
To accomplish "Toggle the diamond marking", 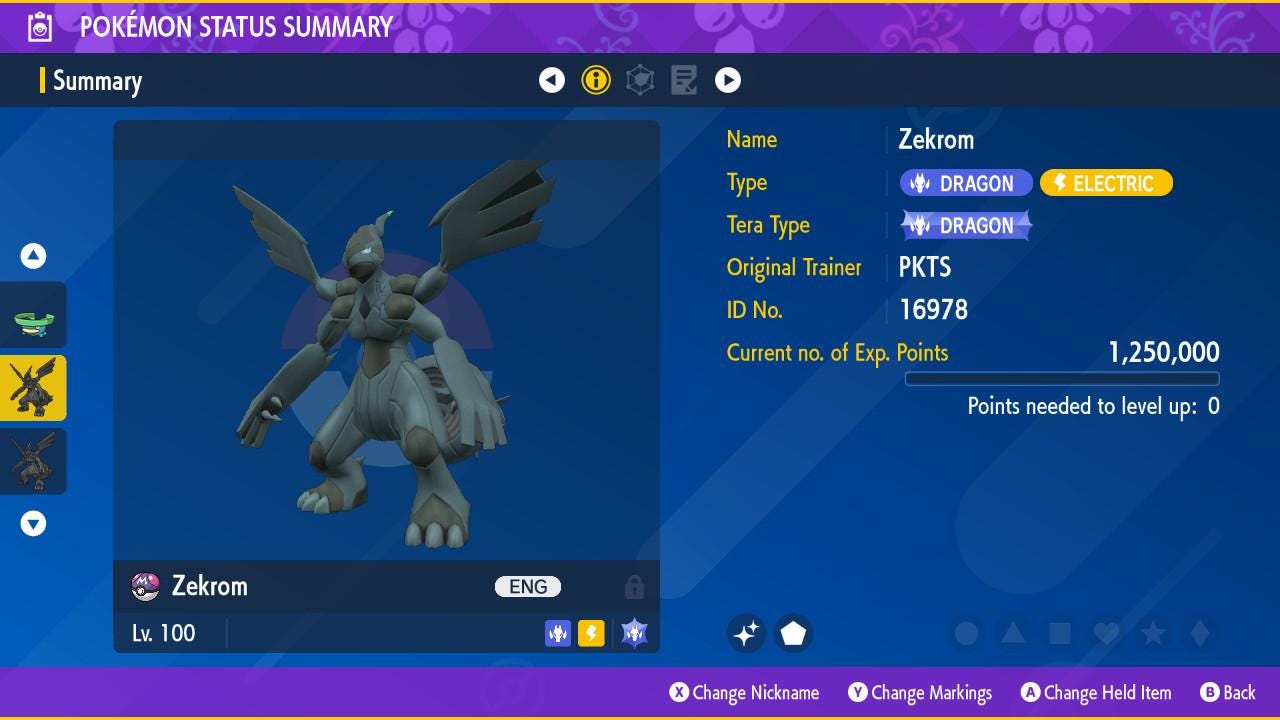I will [1200, 633].
